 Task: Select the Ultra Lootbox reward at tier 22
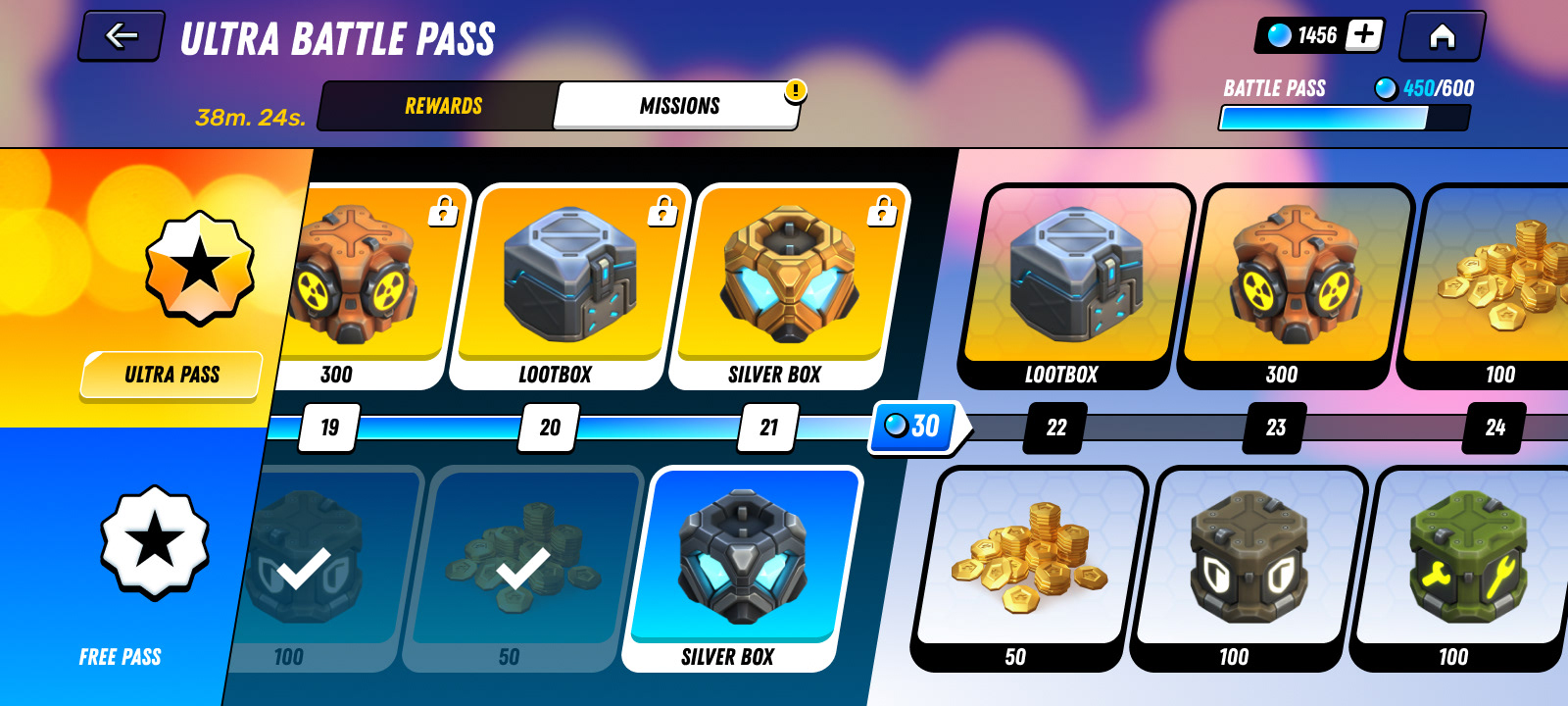point(1075,285)
